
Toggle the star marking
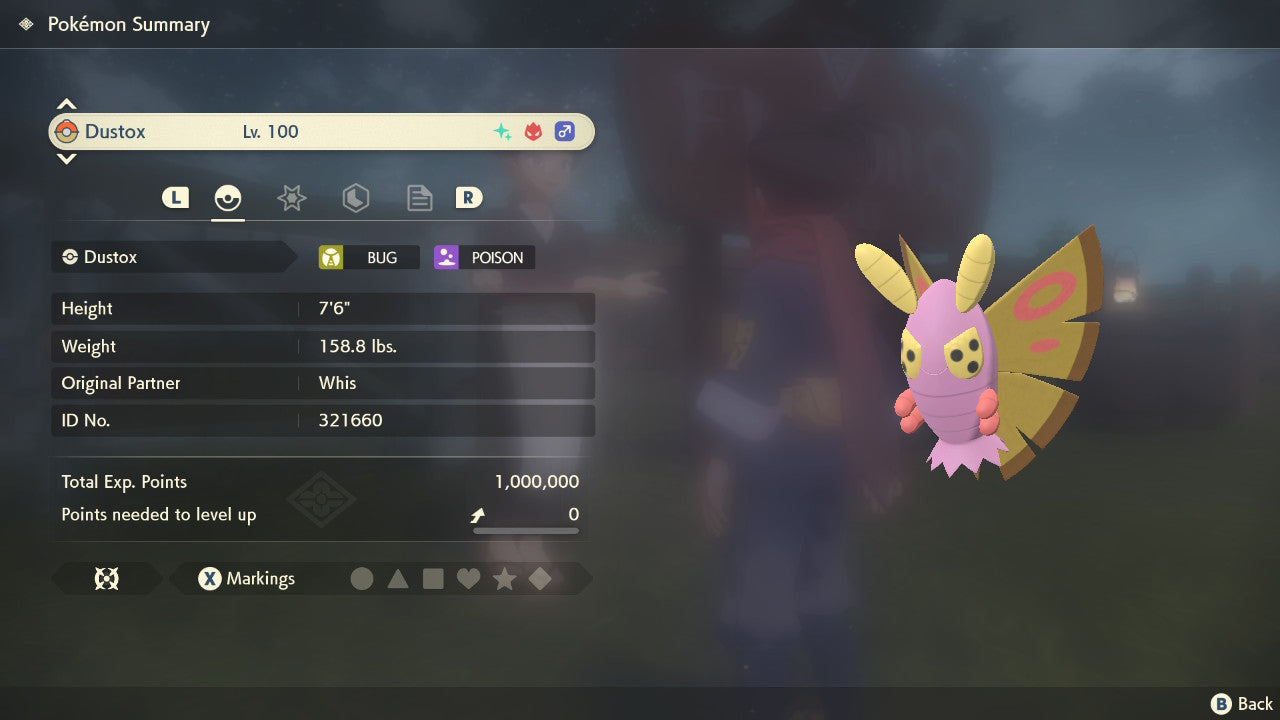(x=504, y=579)
